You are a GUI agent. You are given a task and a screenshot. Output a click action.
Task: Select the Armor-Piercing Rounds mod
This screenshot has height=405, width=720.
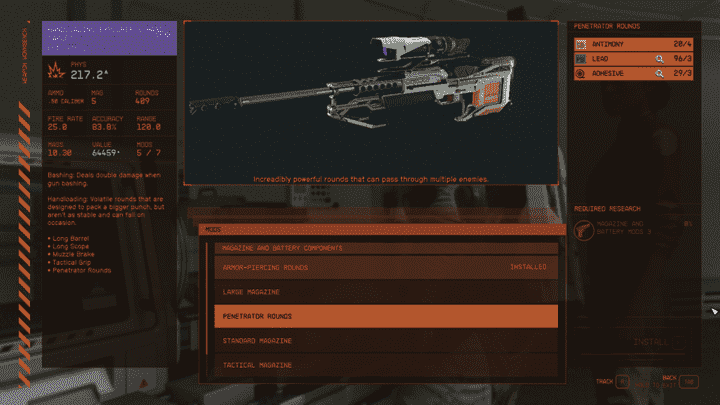pyautogui.click(x=385, y=268)
